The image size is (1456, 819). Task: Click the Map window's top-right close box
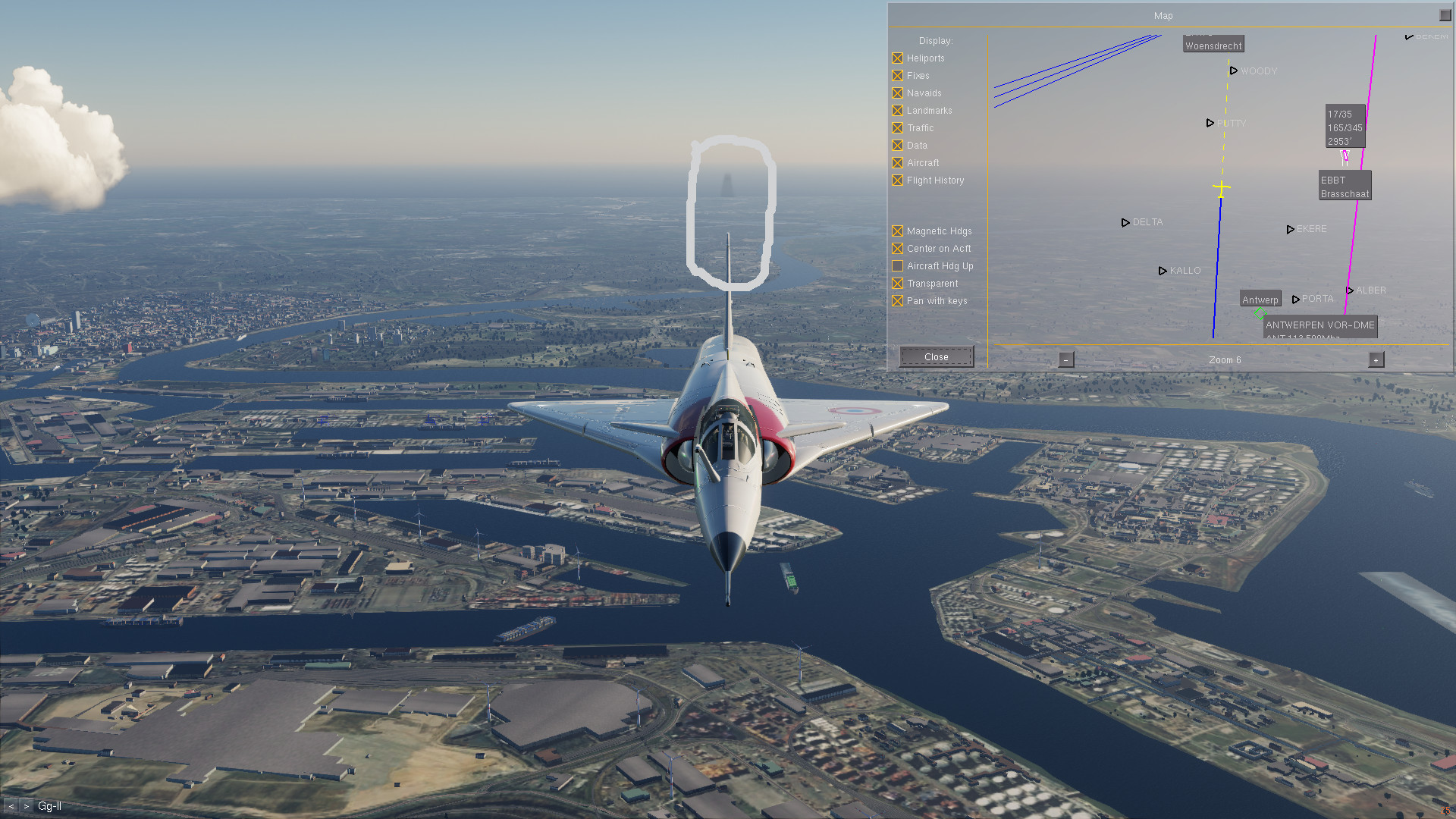click(1445, 15)
